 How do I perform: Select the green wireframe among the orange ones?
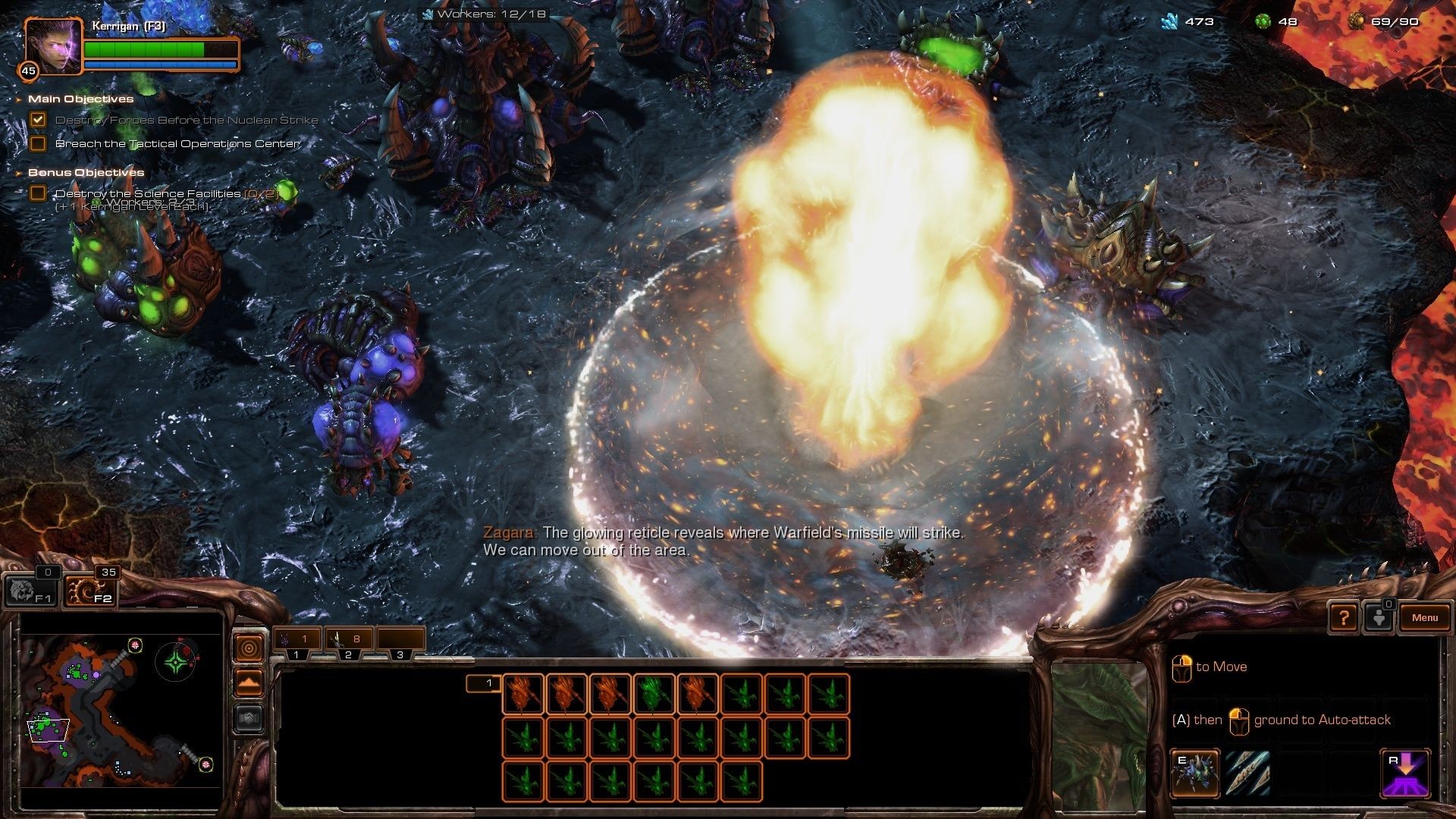[x=654, y=694]
